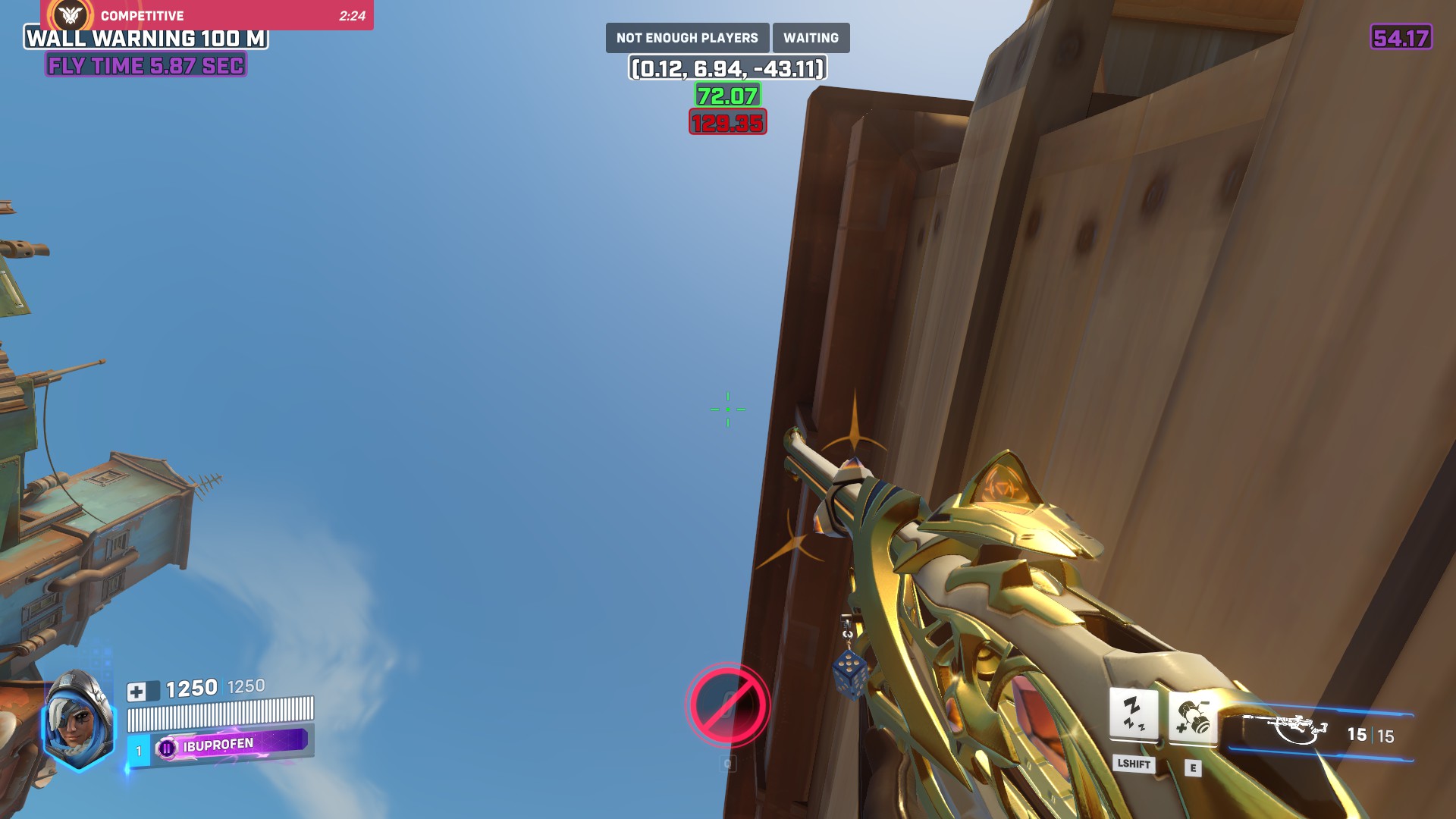Click the NOT ENOUGH PLAYERS button
The width and height of the screenshot is (1456, 819).
click(687, 37)
